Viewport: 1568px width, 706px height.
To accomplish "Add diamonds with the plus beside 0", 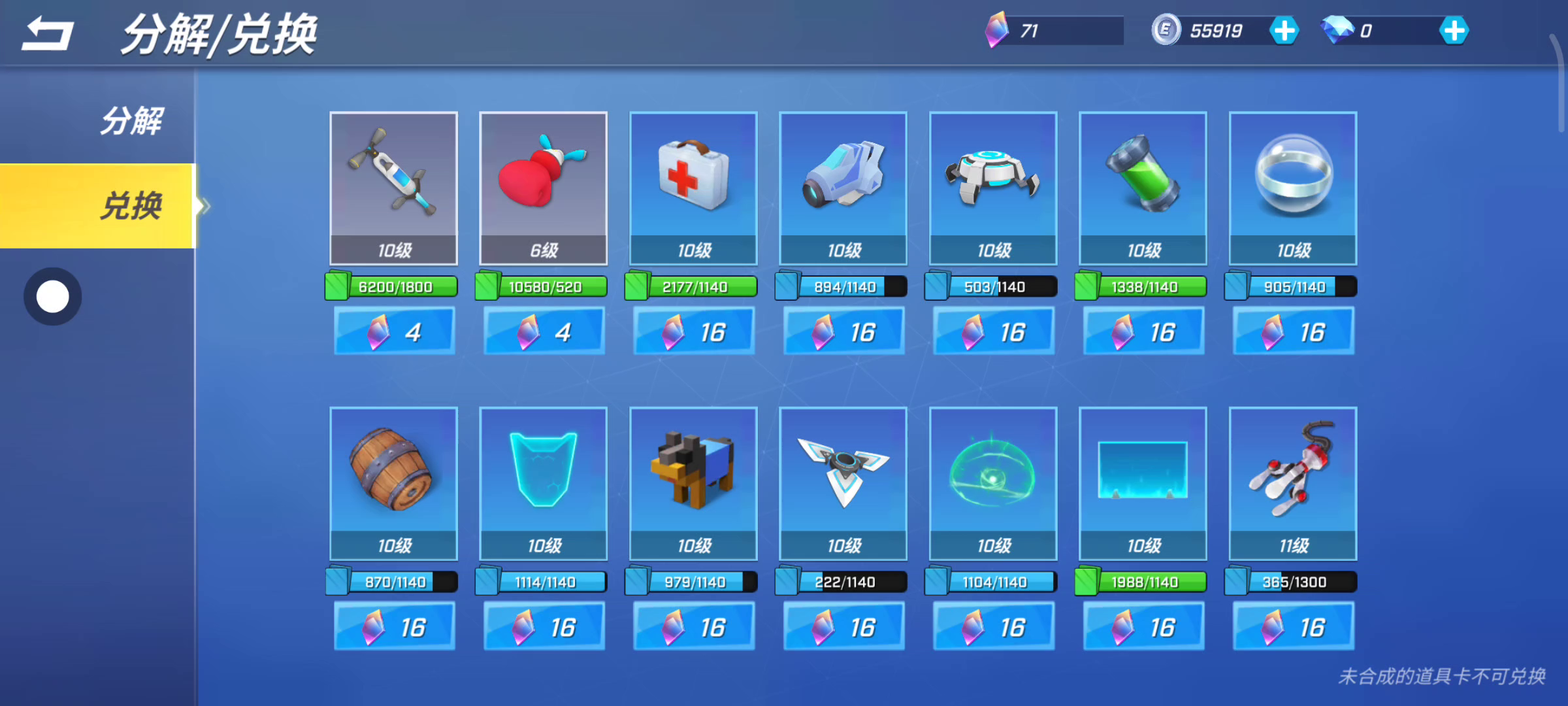I will [1454, 31].
